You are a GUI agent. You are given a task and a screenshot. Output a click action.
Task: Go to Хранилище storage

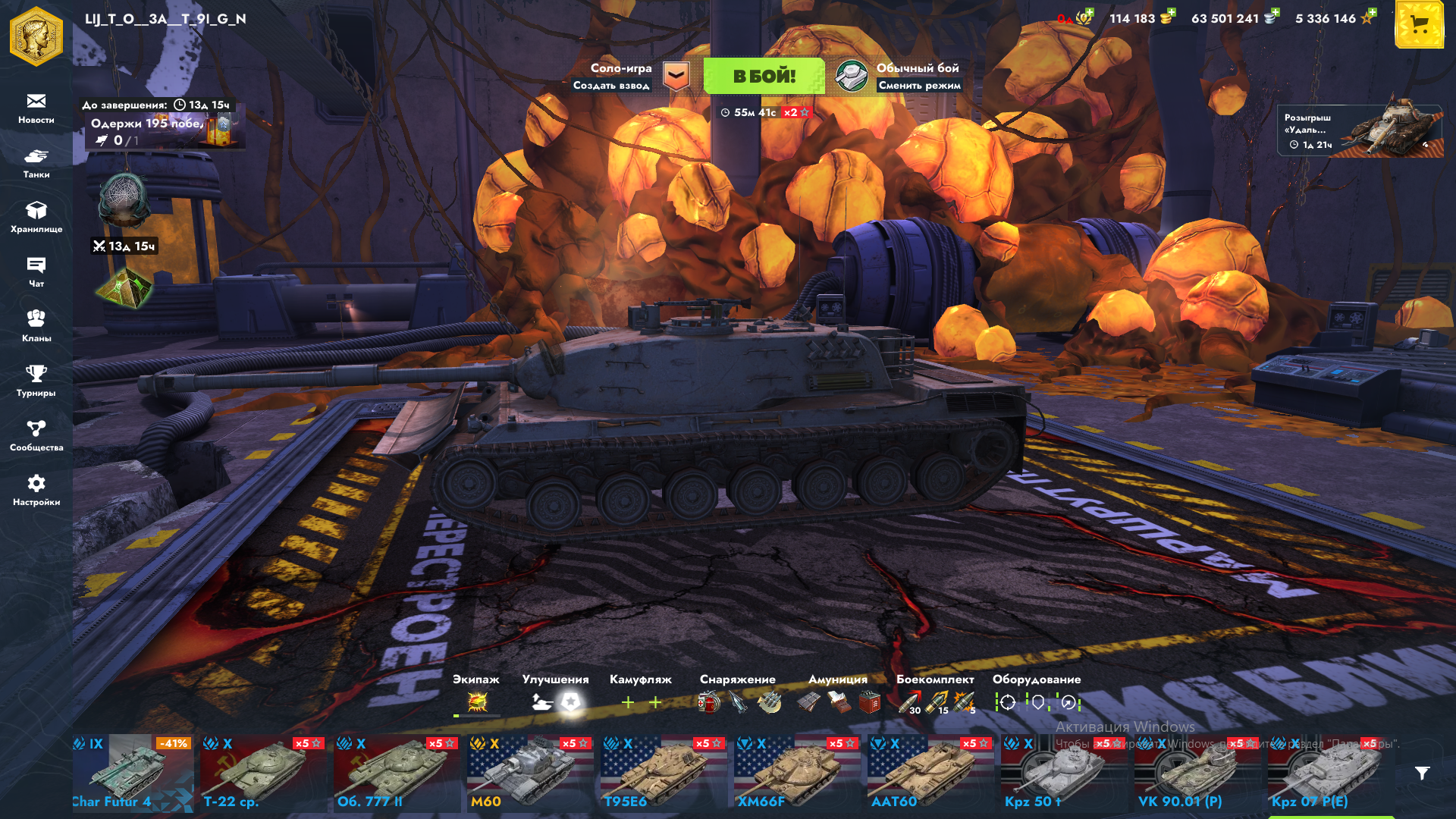[x=36, y=218]
